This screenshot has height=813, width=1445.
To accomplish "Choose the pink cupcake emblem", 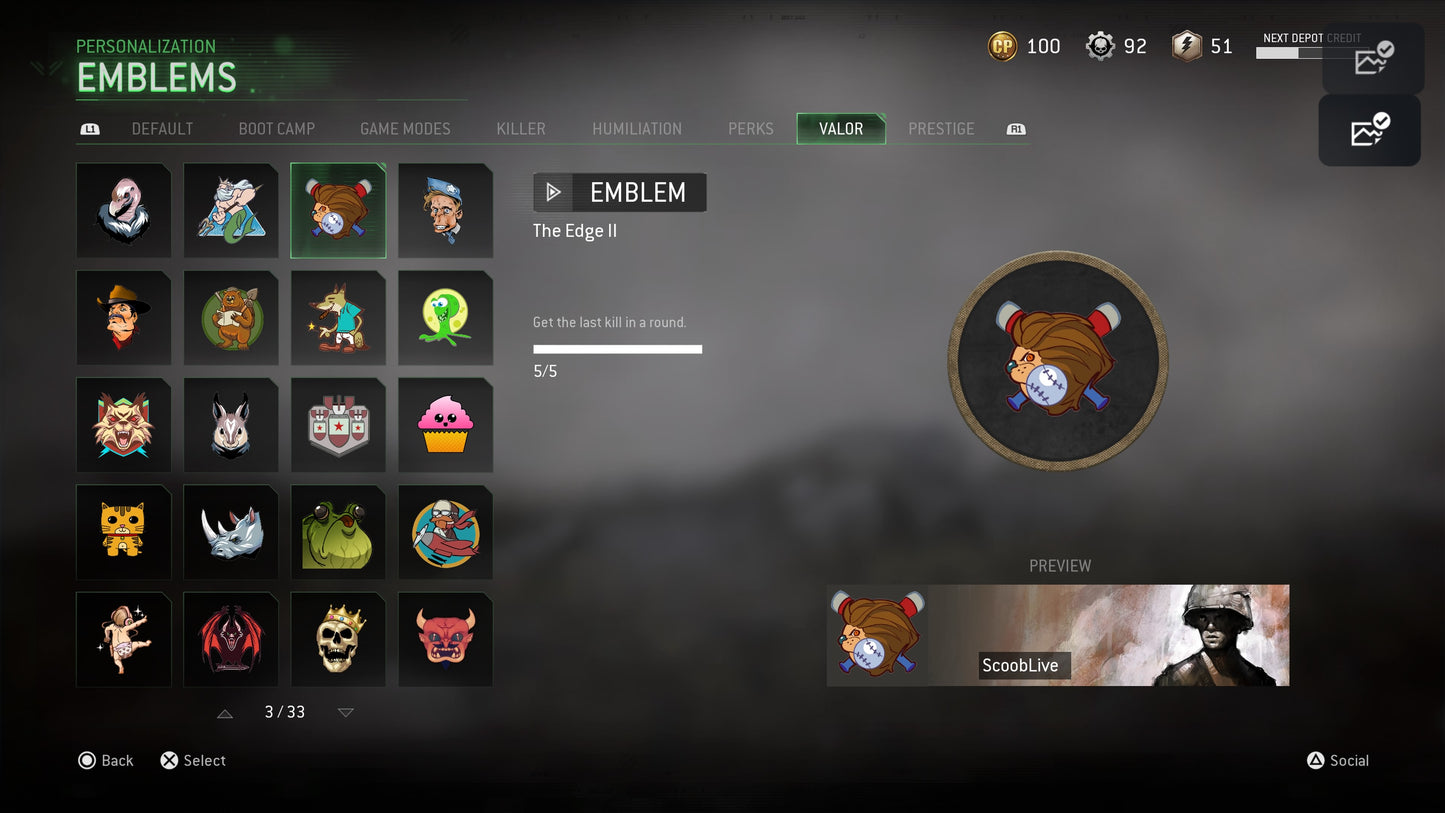I will 445,424.
